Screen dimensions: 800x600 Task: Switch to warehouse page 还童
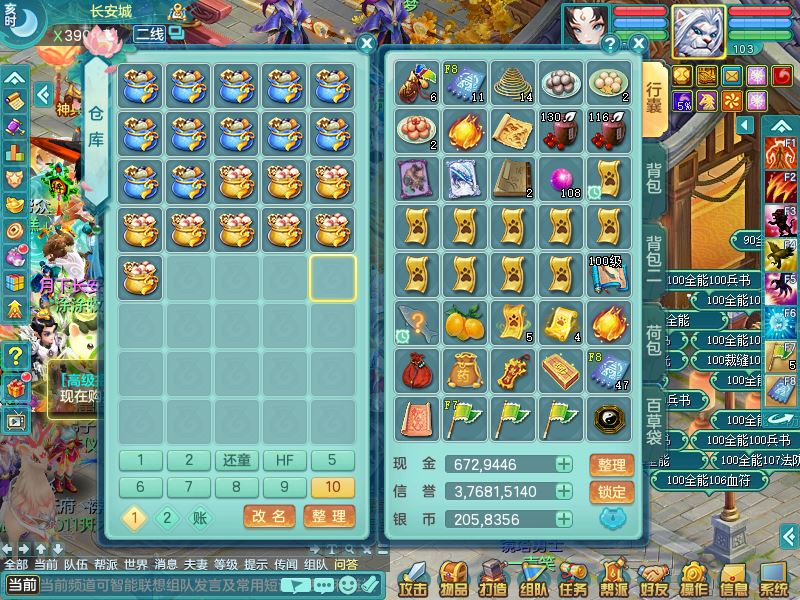point(237,460)
